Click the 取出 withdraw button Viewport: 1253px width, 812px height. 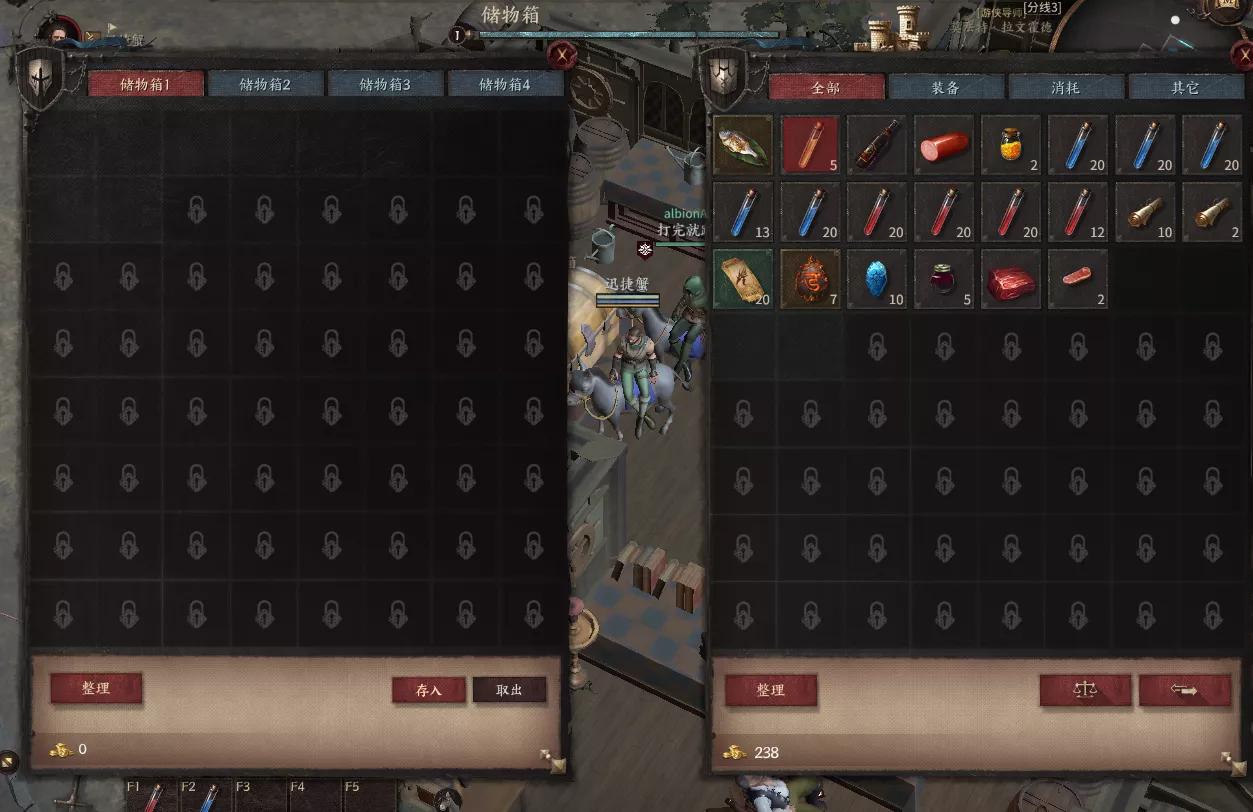pyautogui.click(x=510, y=690)
